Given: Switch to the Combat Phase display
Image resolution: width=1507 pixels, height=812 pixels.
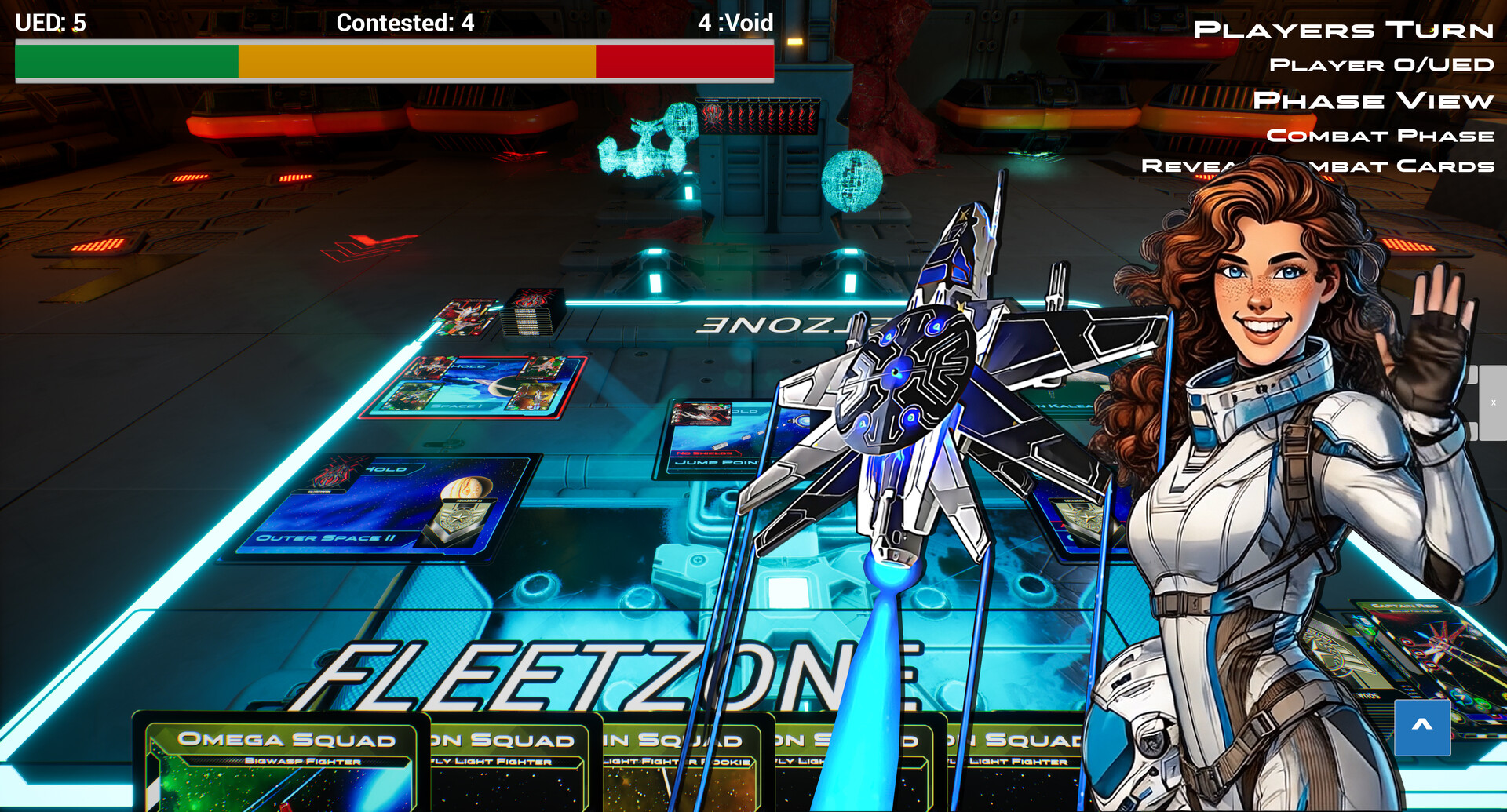Looking at the screenshot, I should click(x=1383, y=135).
